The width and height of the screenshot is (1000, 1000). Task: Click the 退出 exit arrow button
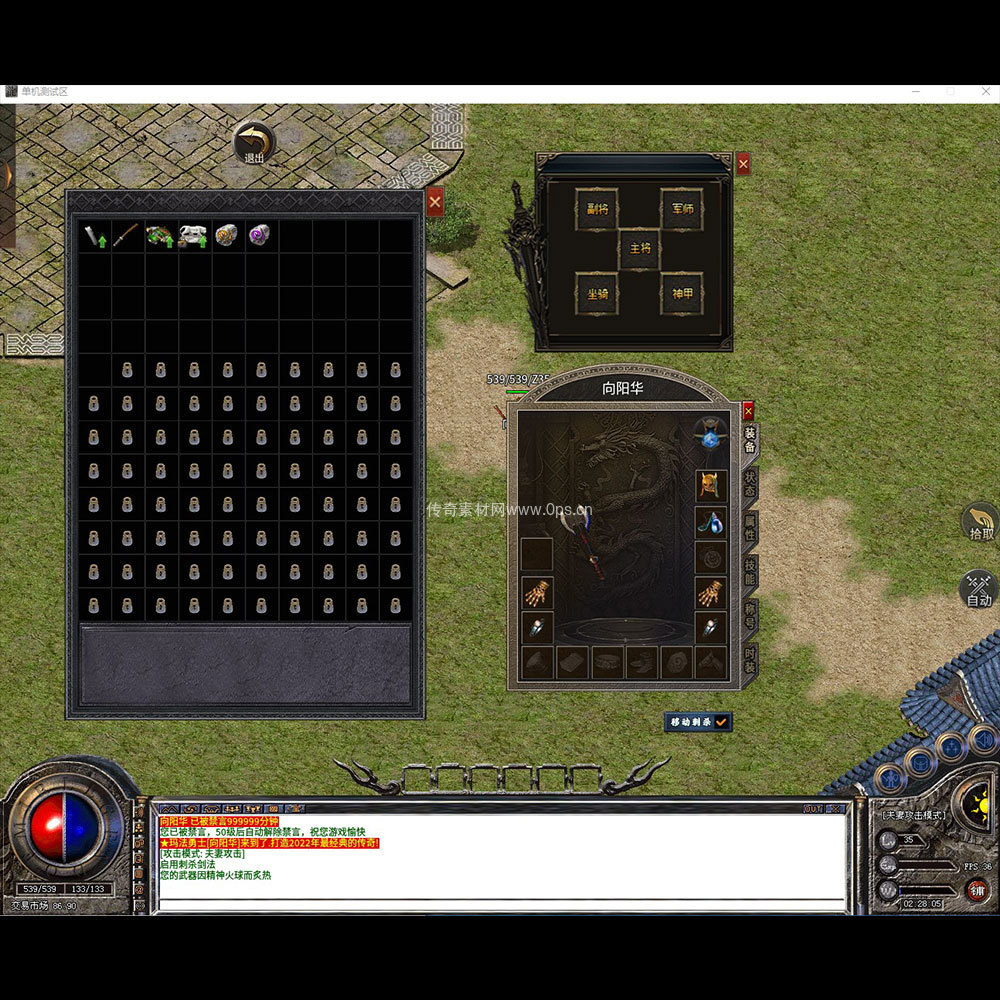[255, 141]
